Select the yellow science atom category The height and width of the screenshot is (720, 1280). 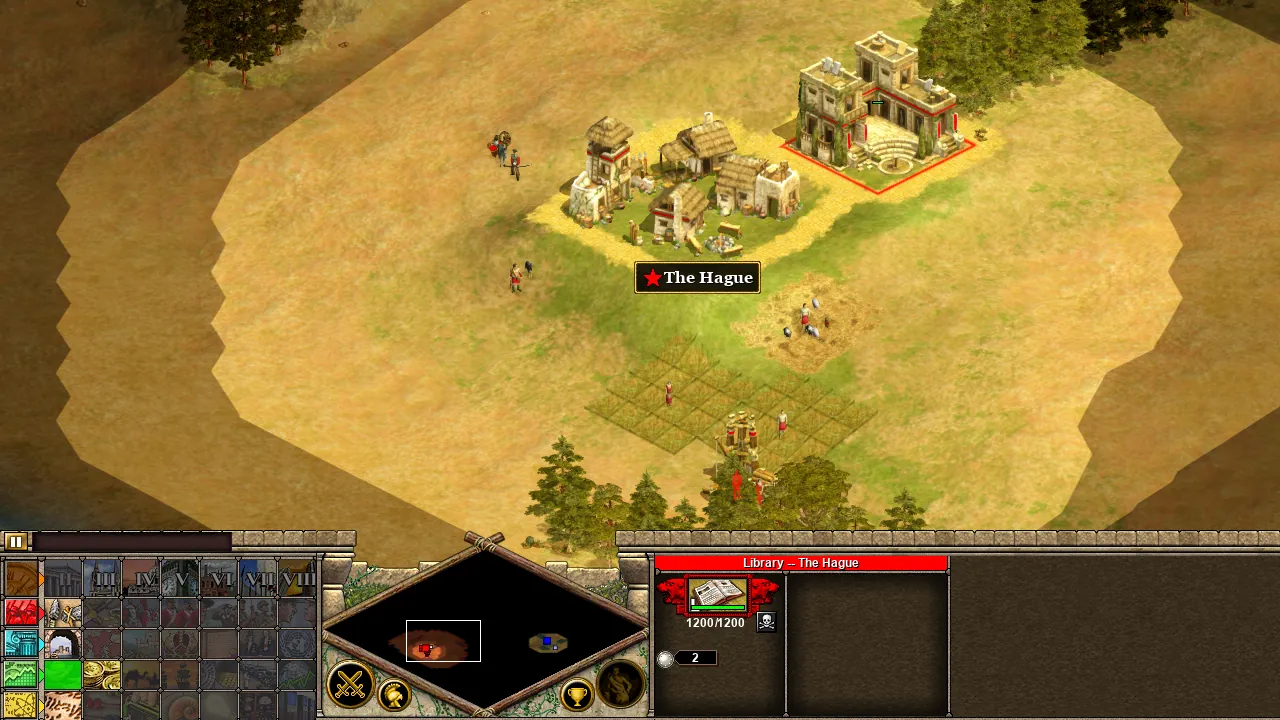21,706
